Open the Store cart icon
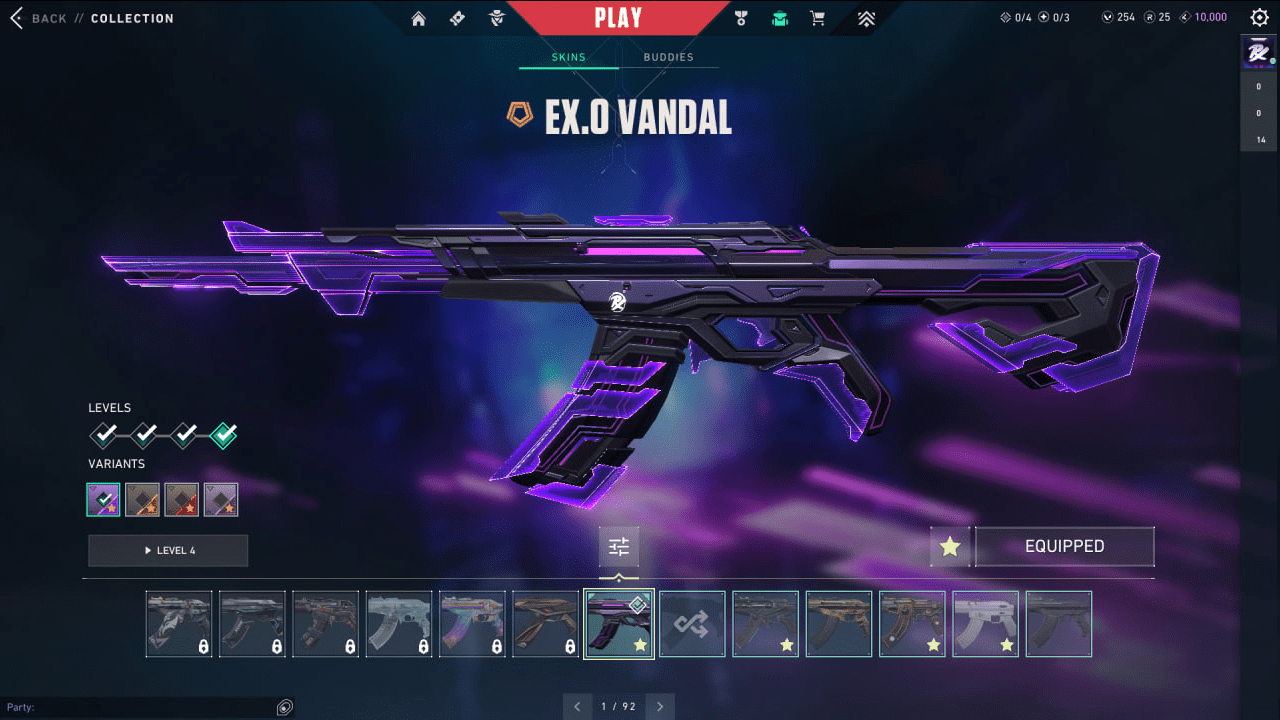The height and width of the screenshot is (720, 1280). point(817,17)
